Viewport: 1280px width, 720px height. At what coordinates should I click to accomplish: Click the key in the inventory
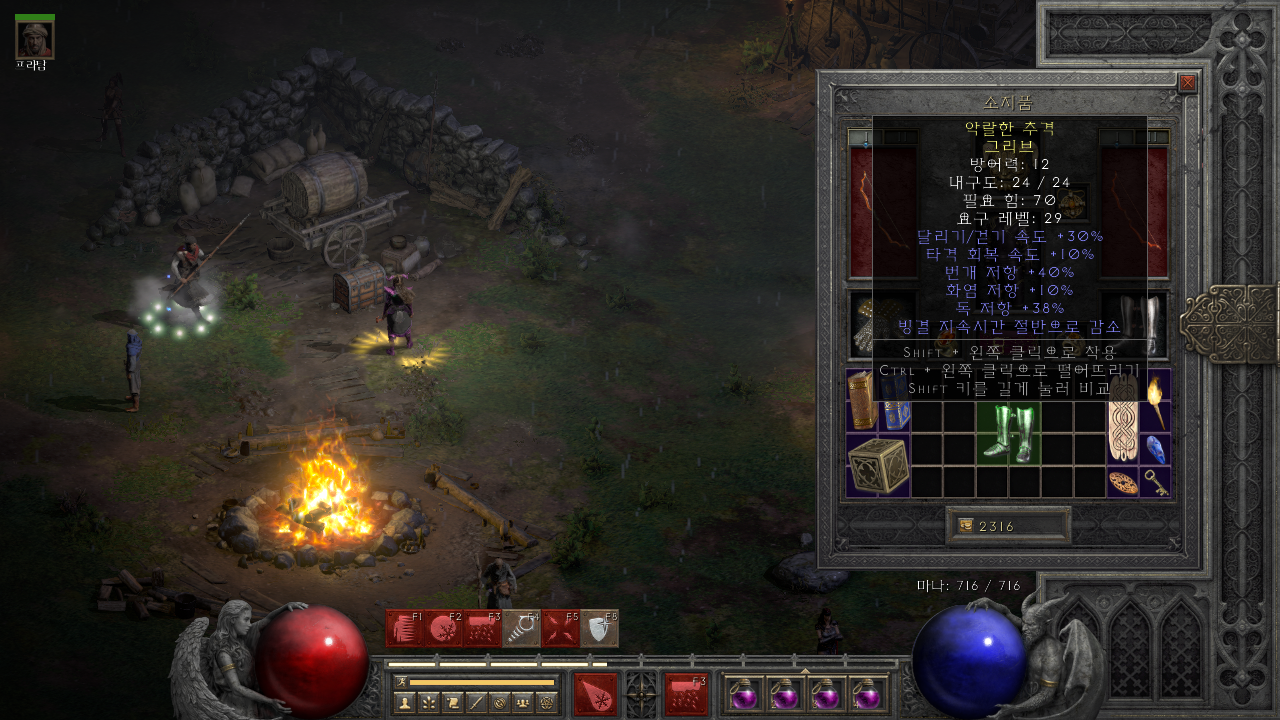point(1156,481)
